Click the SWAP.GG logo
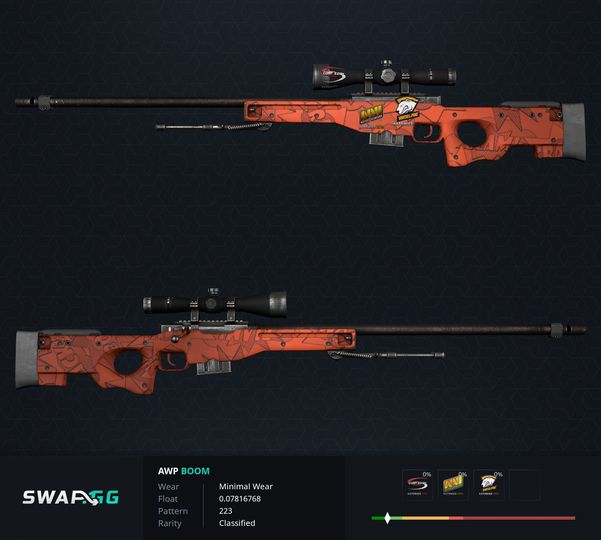Image resolution: width=601 pixels, height=540 pixels. point(71,496)
